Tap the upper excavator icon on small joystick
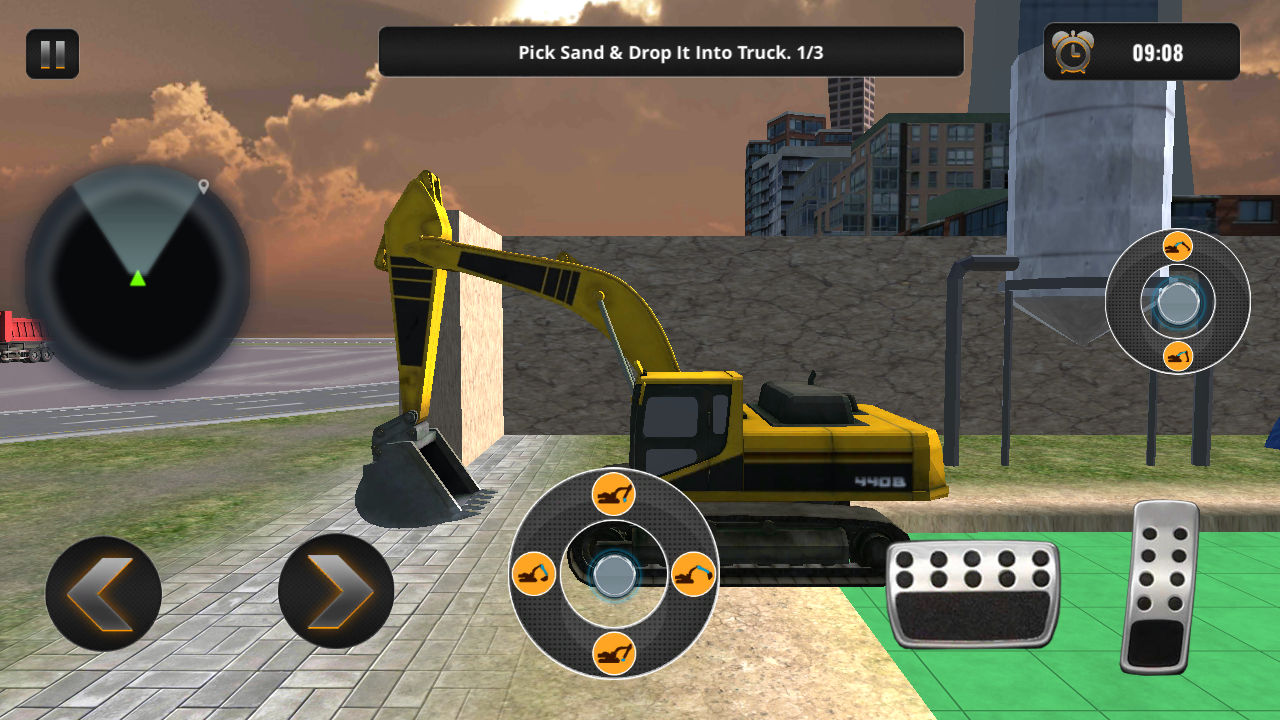 pyautogui.click(x=1178, y=246)
